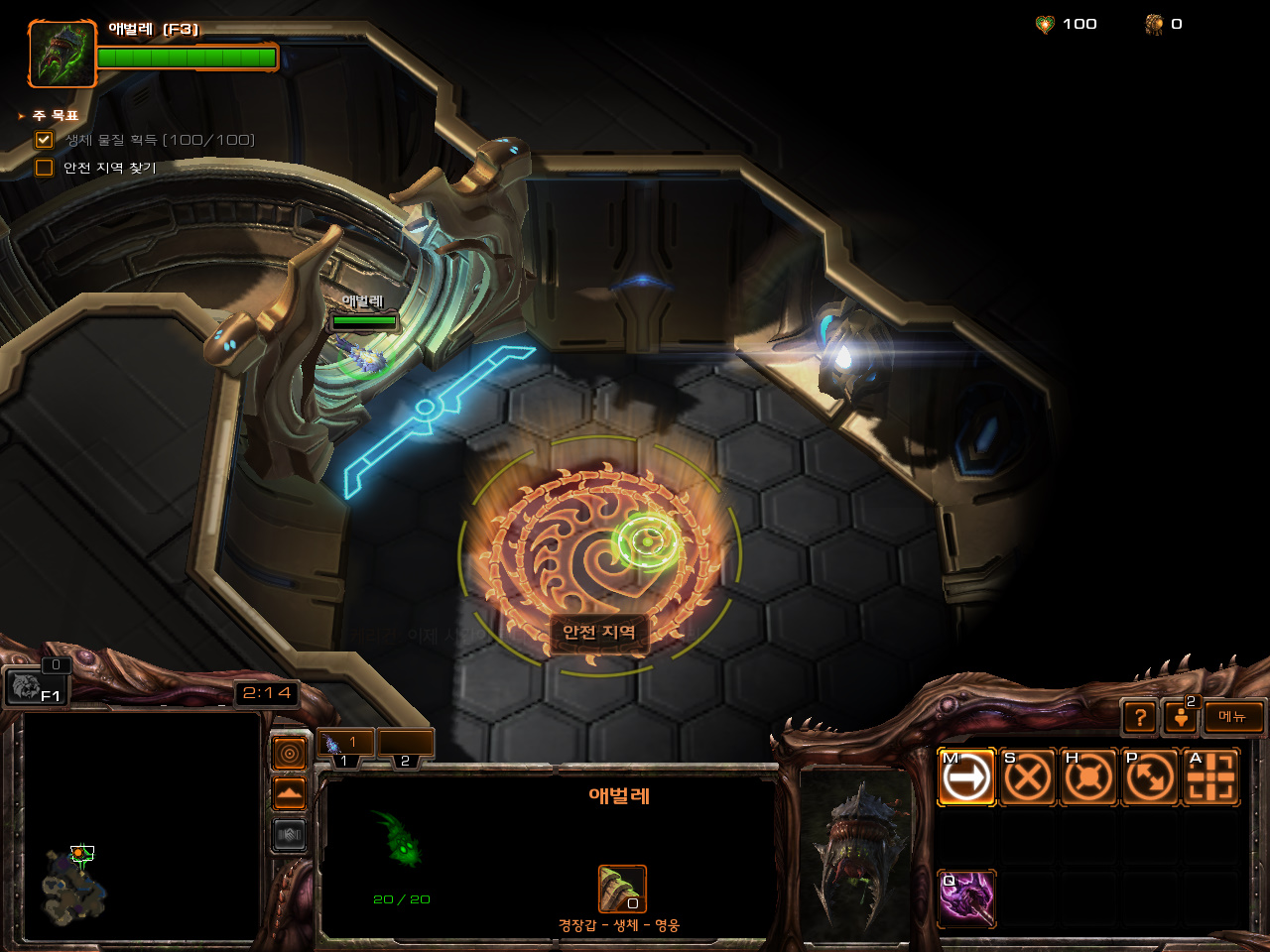
Task: Click the 경장갑 armor icon
Action: pos(621,889)
